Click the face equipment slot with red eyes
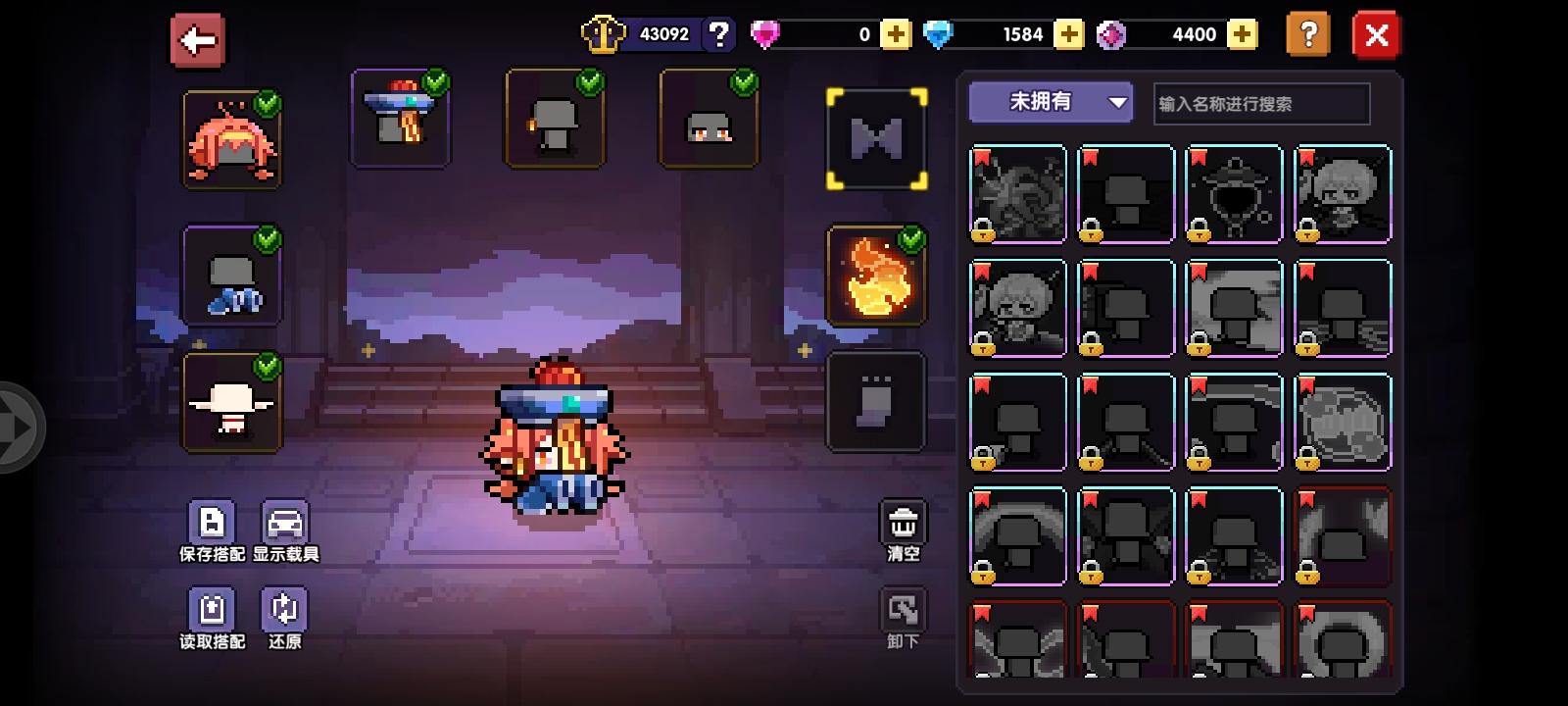This screenshot has width=1568, height=706. tap(708, 118)
